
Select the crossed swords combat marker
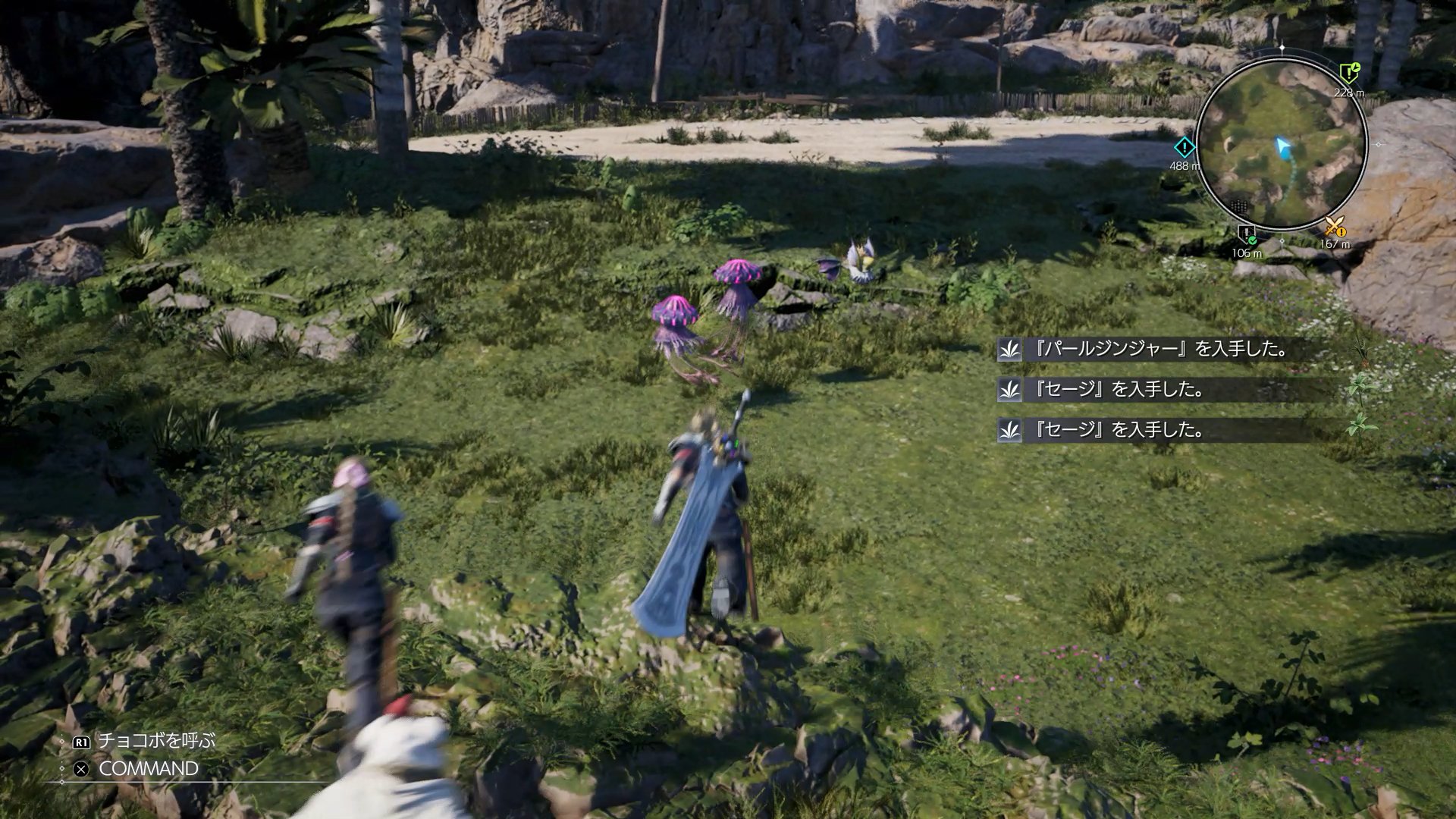click(1334, 226)
